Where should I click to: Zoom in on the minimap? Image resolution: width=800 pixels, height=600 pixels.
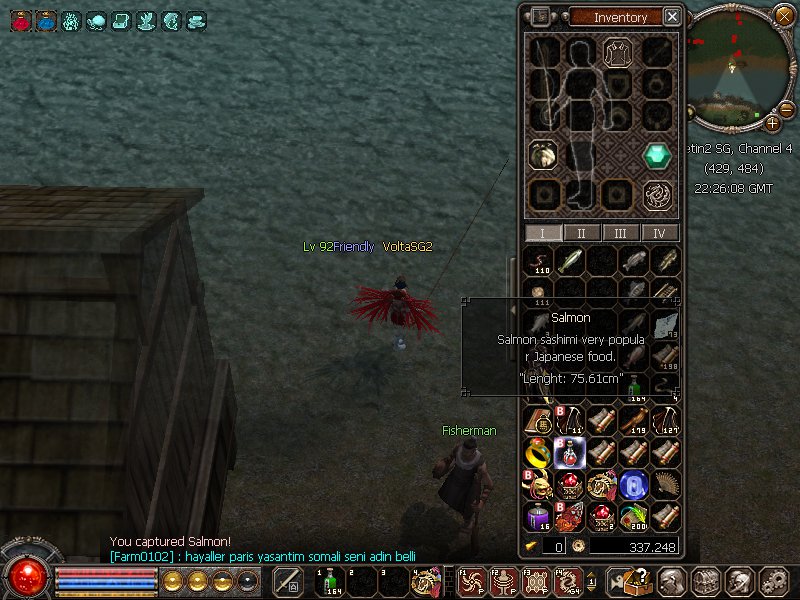tap(773, 123)
